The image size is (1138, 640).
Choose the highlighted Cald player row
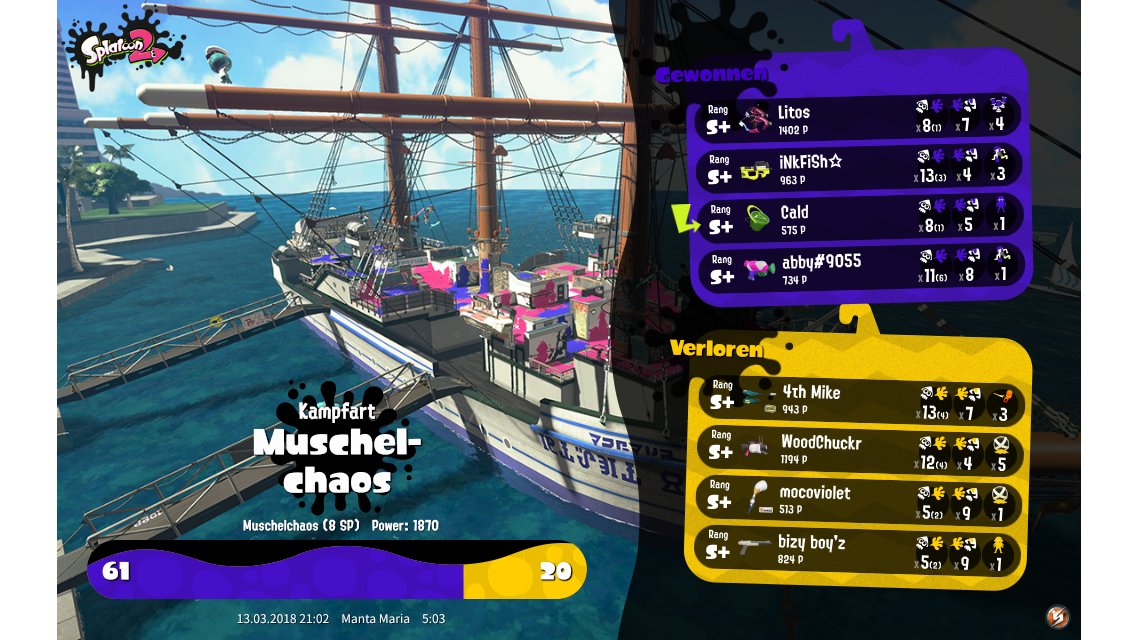coord(858,217)
